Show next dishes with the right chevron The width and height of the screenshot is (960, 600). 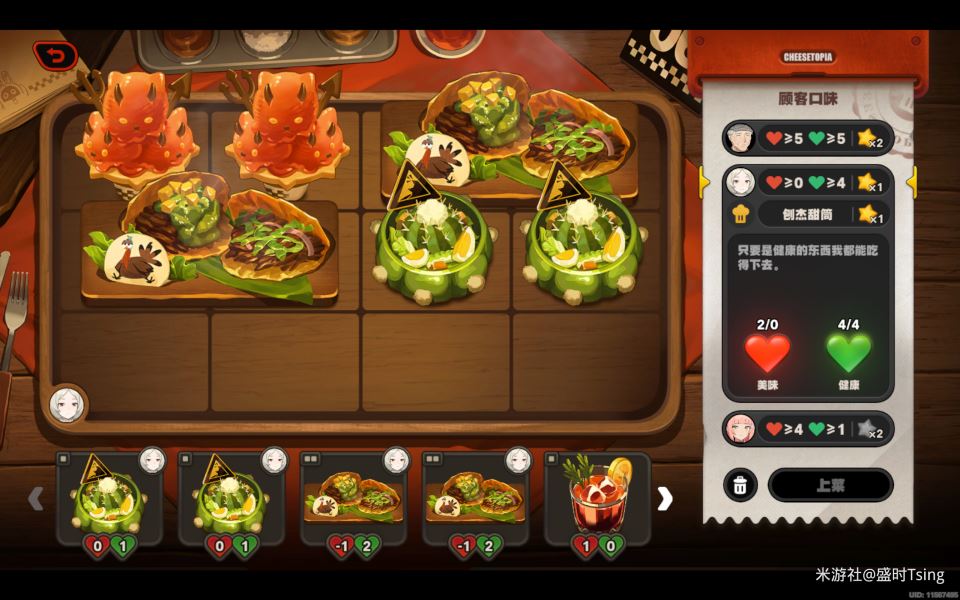tap(665, 499)
